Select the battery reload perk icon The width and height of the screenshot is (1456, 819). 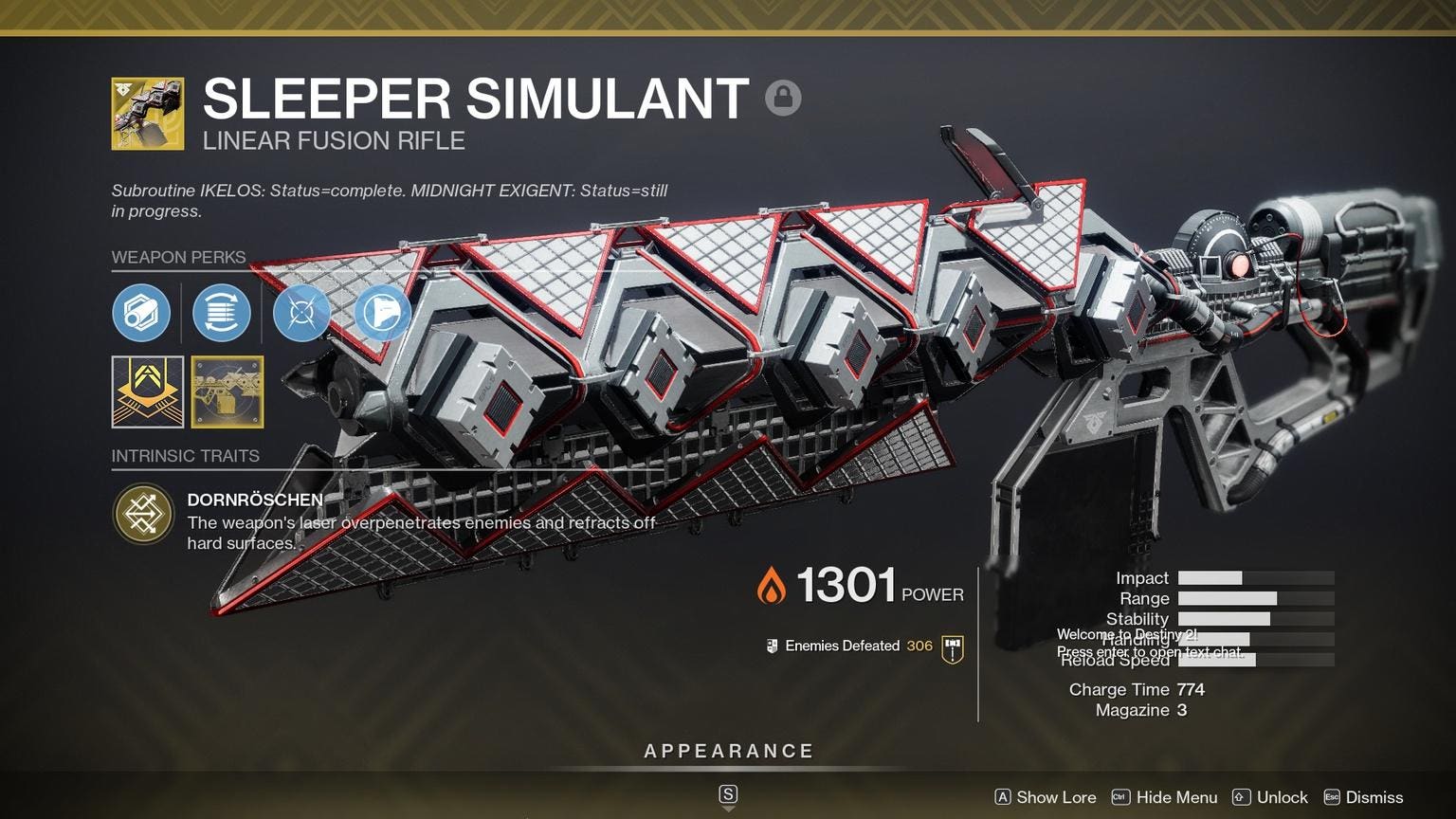(221, 313)
